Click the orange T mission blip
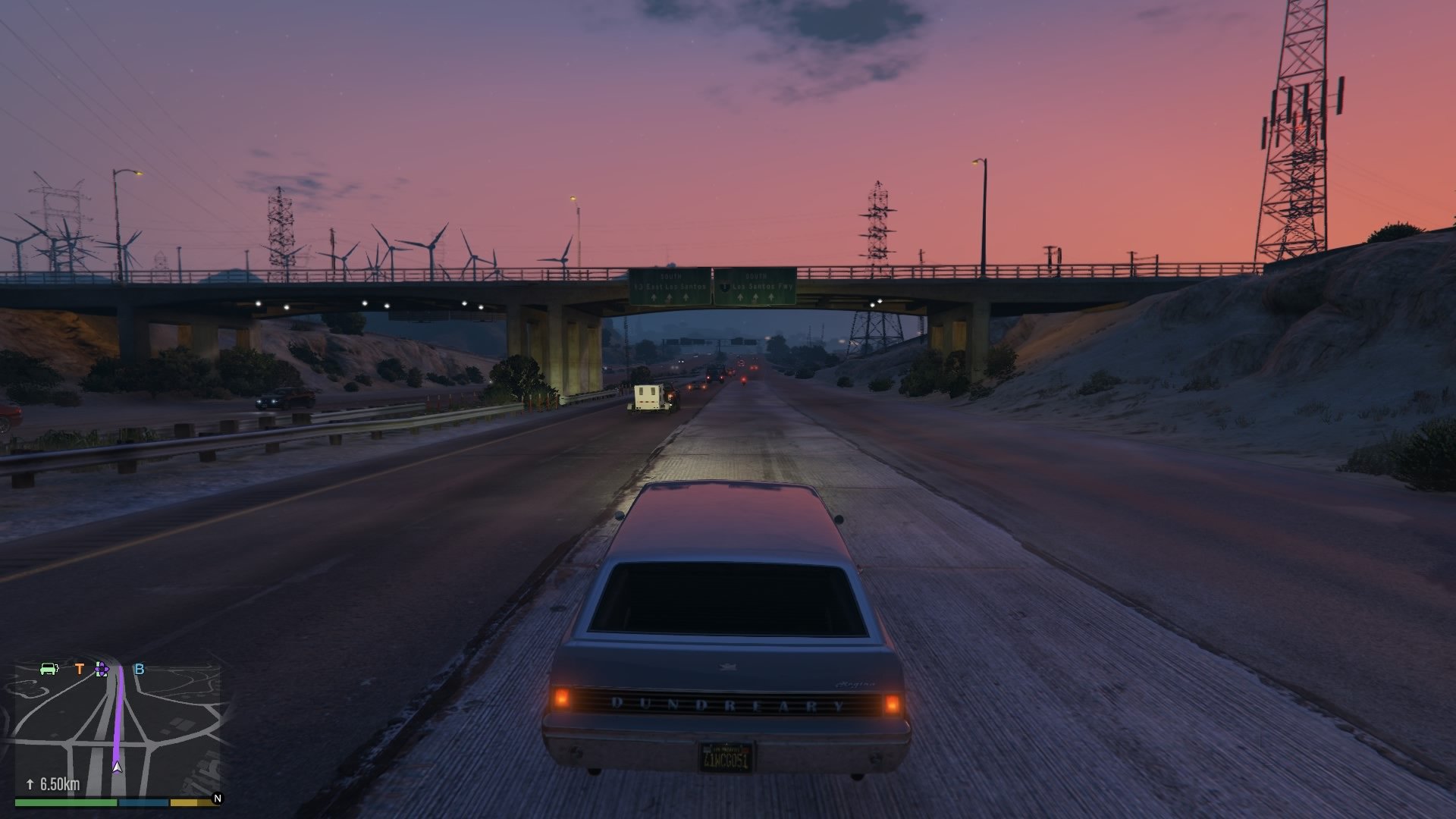Viewport: 1456px width, 819px height. pos(80,668)
